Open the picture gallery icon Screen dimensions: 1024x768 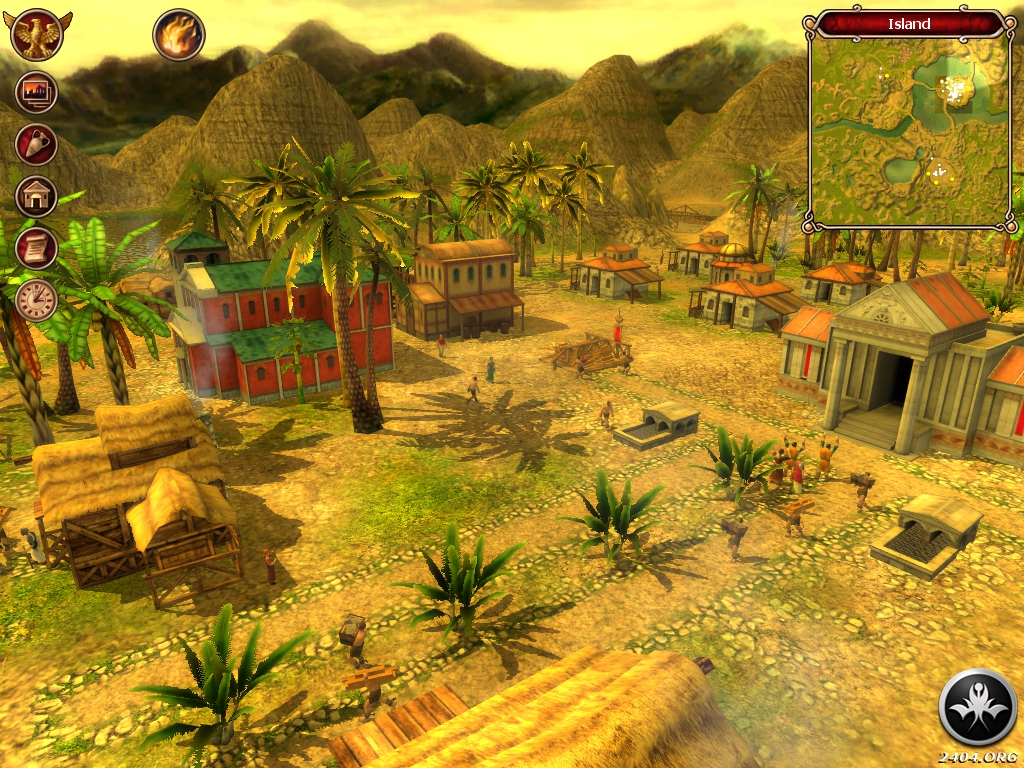(x=37, y=92)
